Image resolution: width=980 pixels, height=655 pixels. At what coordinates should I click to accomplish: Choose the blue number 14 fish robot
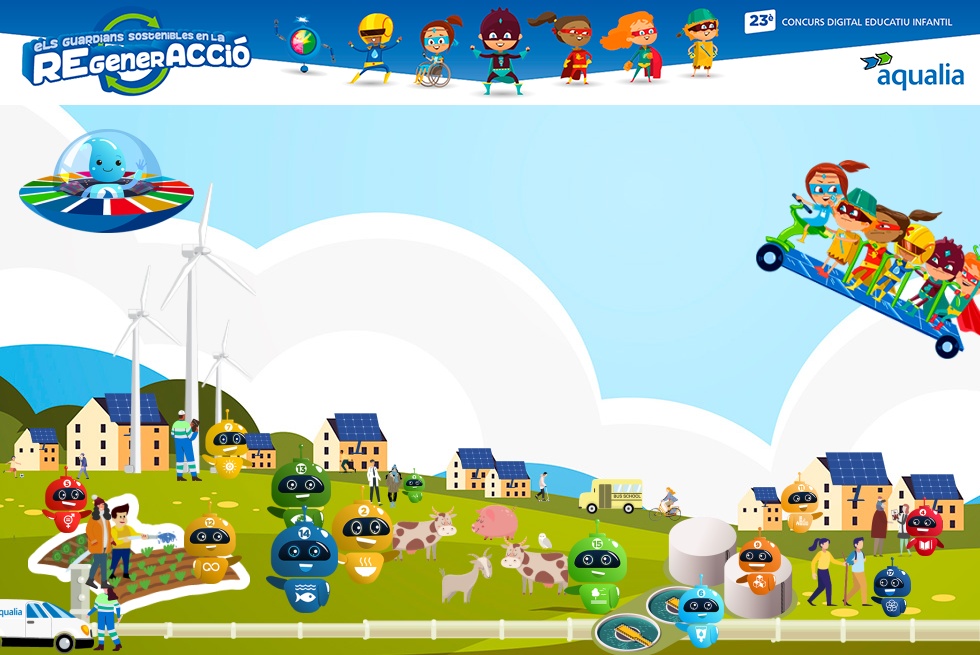pos(304,564)
